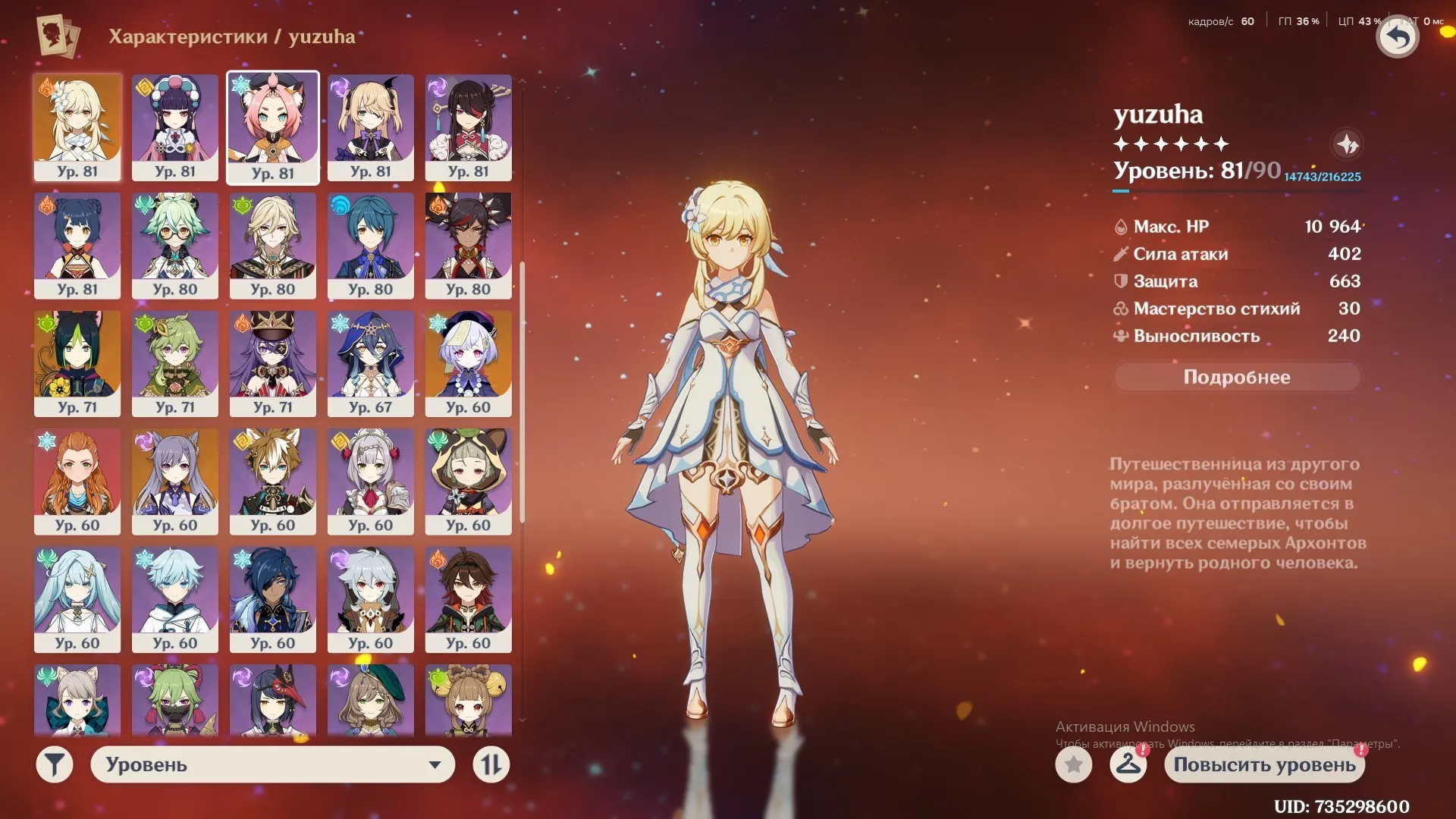
Task: Click the Защита shield stat icon
Action: click(1120, 281)
